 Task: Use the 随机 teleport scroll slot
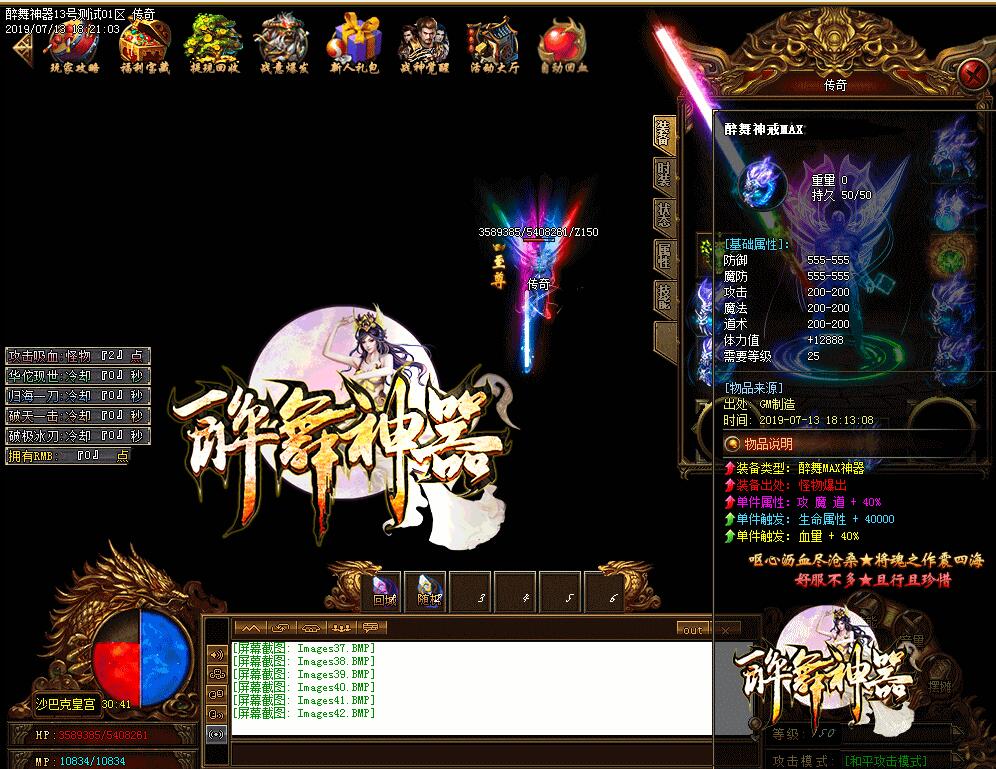(x=429, y=593)
